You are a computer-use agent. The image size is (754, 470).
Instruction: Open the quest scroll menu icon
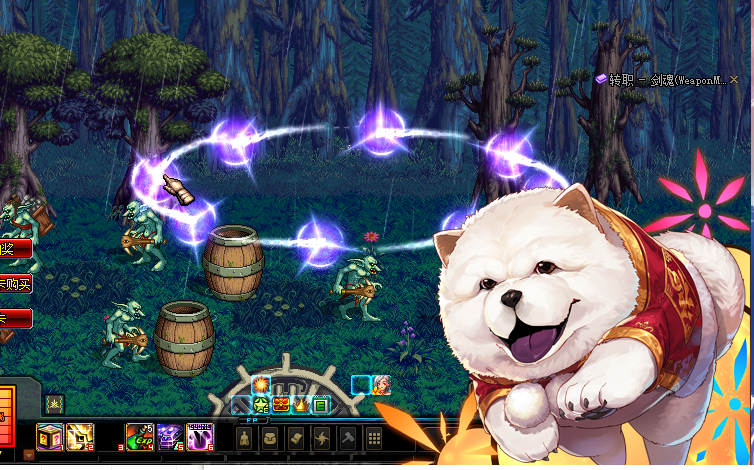[x=297, y=438]
